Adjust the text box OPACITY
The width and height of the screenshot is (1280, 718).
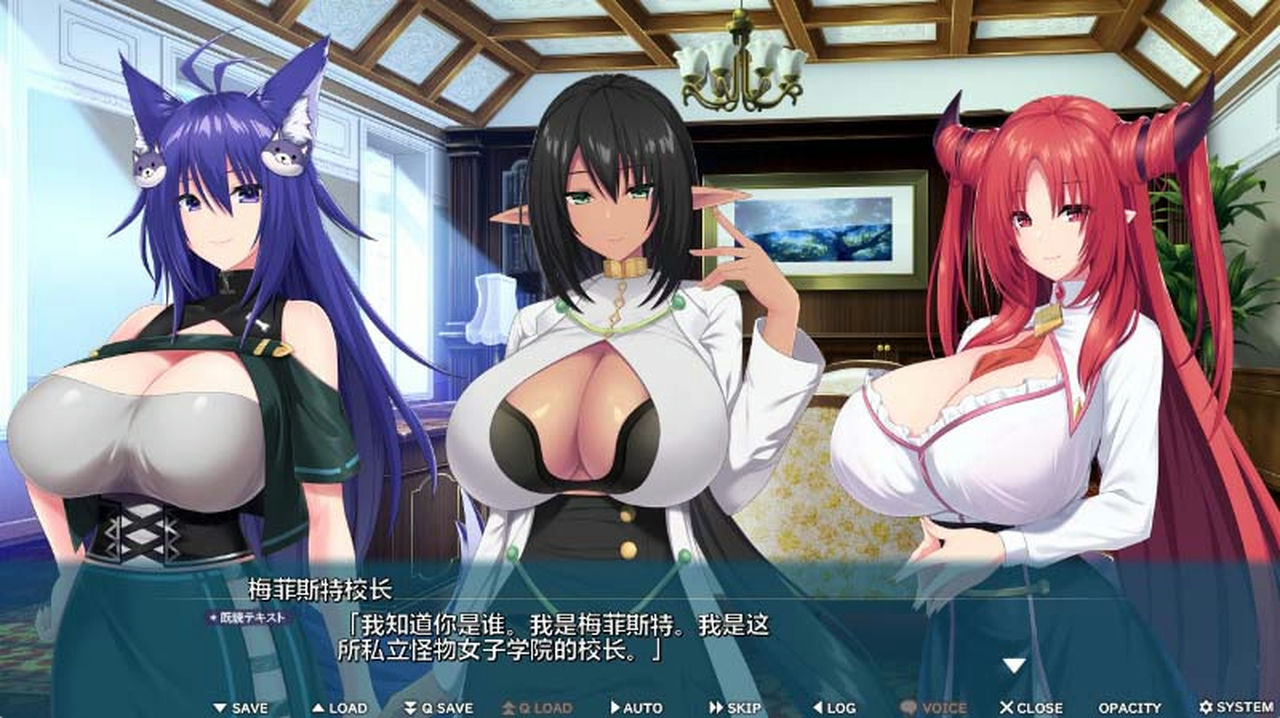click(x=1130, y=707)
